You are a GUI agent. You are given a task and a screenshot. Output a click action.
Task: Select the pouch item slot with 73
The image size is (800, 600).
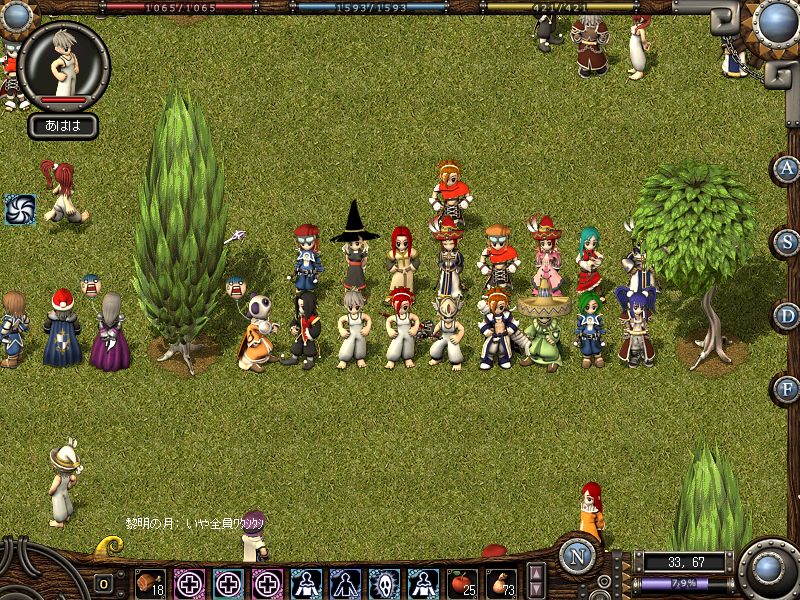[x=501, y=582]
